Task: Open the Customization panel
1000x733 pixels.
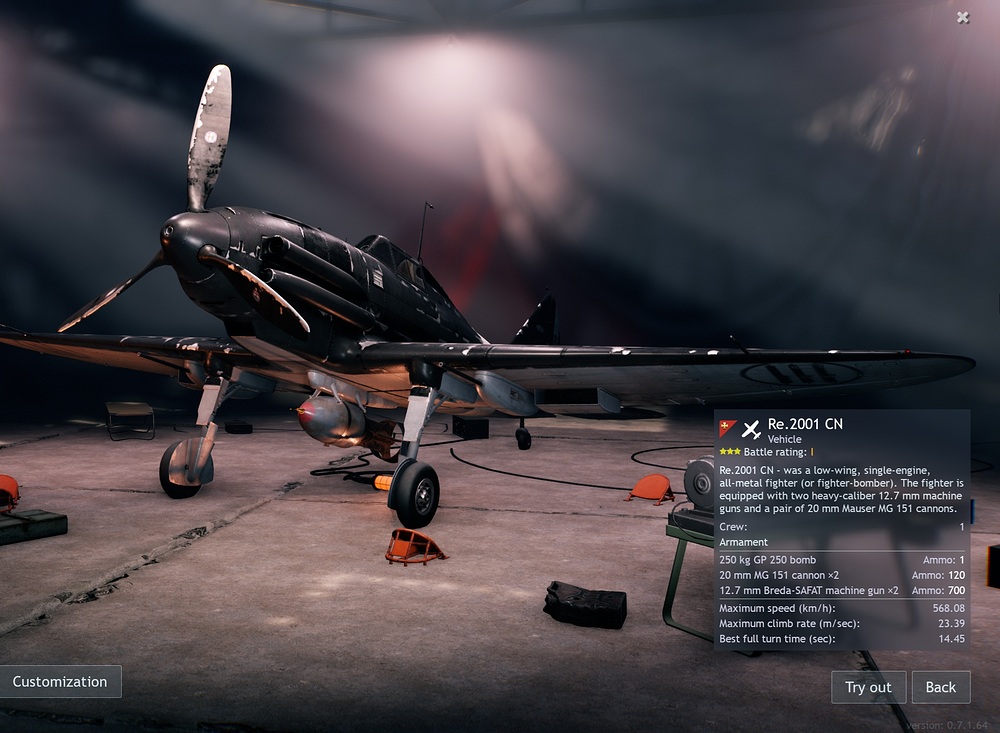Action: point(60,682)
